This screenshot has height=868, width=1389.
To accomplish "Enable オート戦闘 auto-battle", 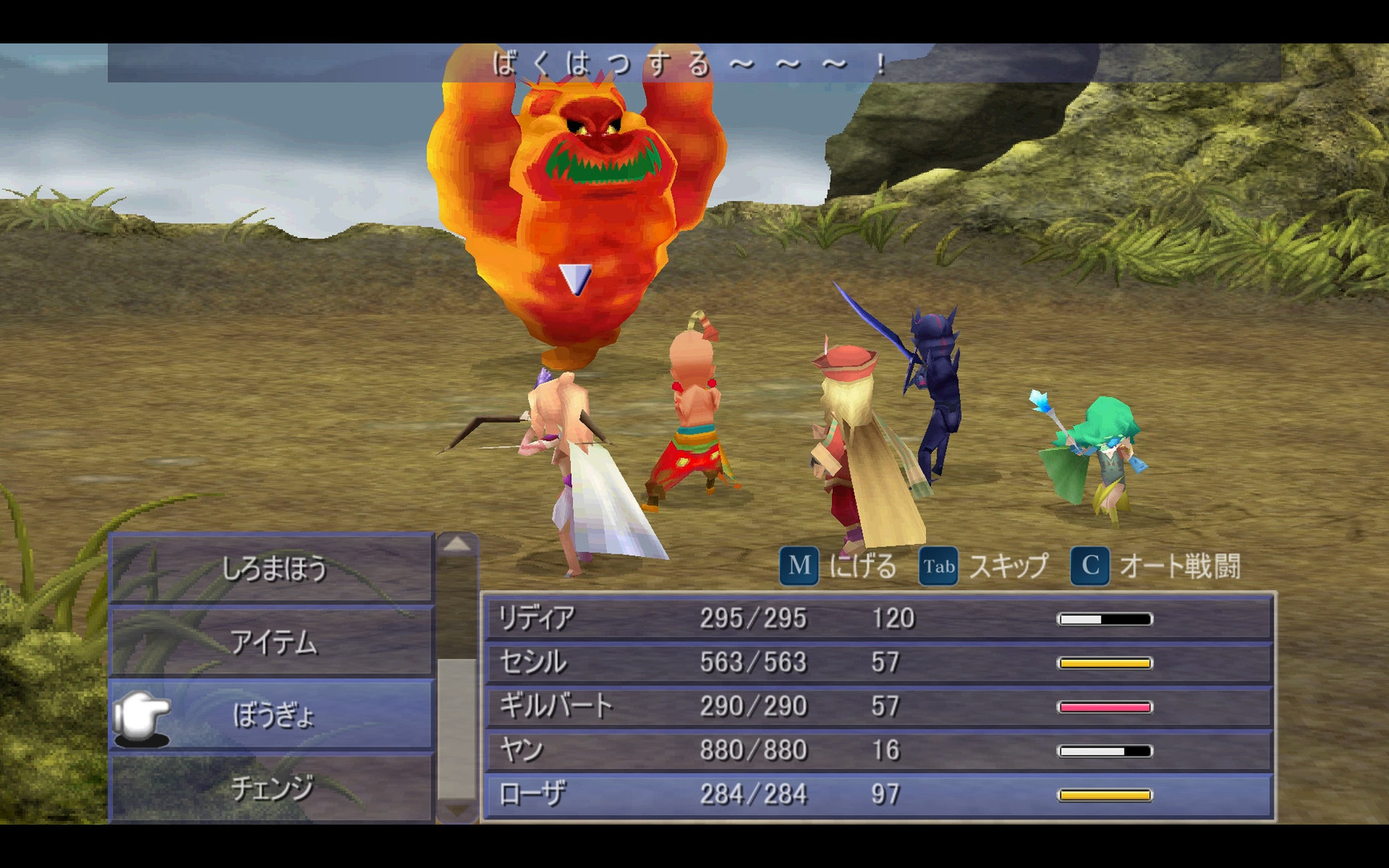I will (x=1180, y=566).
